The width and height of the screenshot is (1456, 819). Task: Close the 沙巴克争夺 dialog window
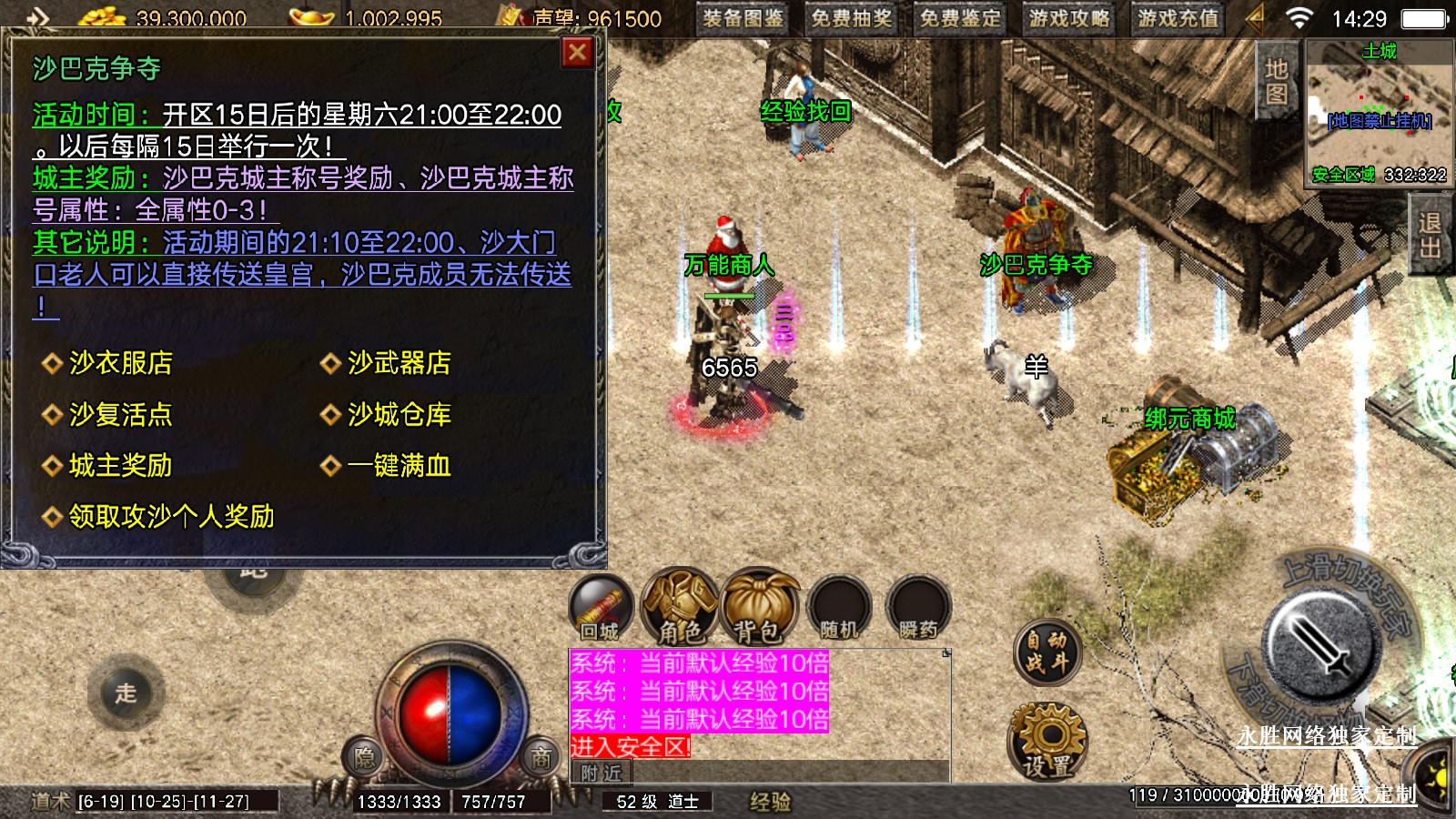click(577, 54)
